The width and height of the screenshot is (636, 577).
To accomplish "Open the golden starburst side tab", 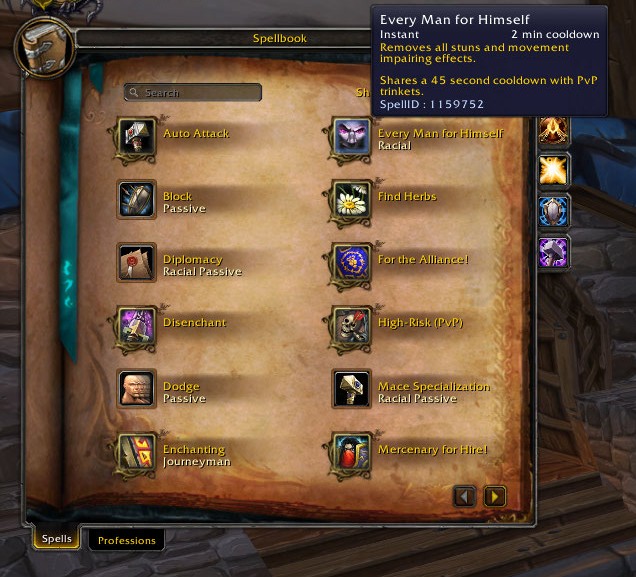I will click(x=553, y=170).
